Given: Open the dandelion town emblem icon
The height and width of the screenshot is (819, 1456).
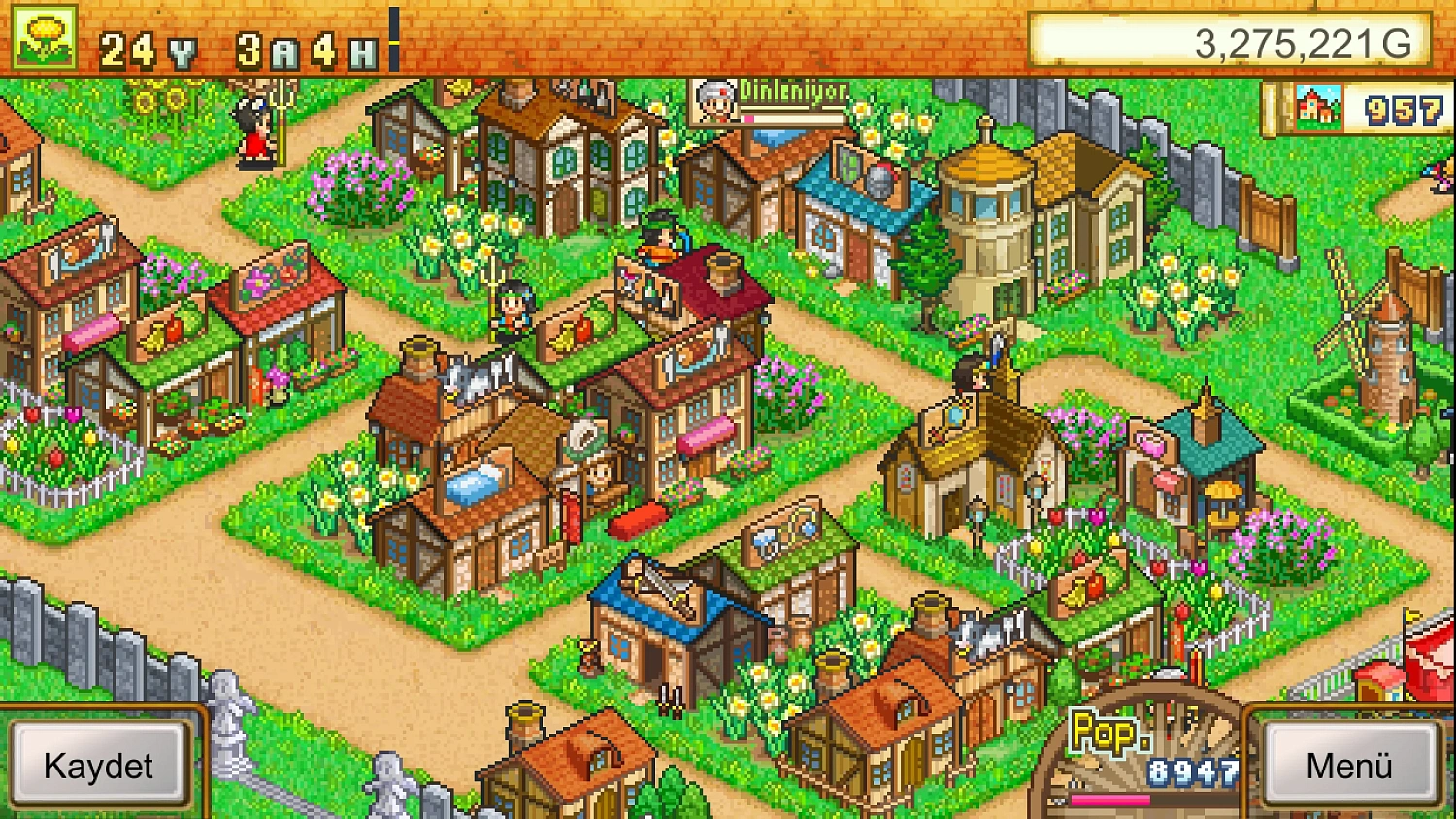Looking at the screenshot, I should pyautogui.click(x=42, y=35).
